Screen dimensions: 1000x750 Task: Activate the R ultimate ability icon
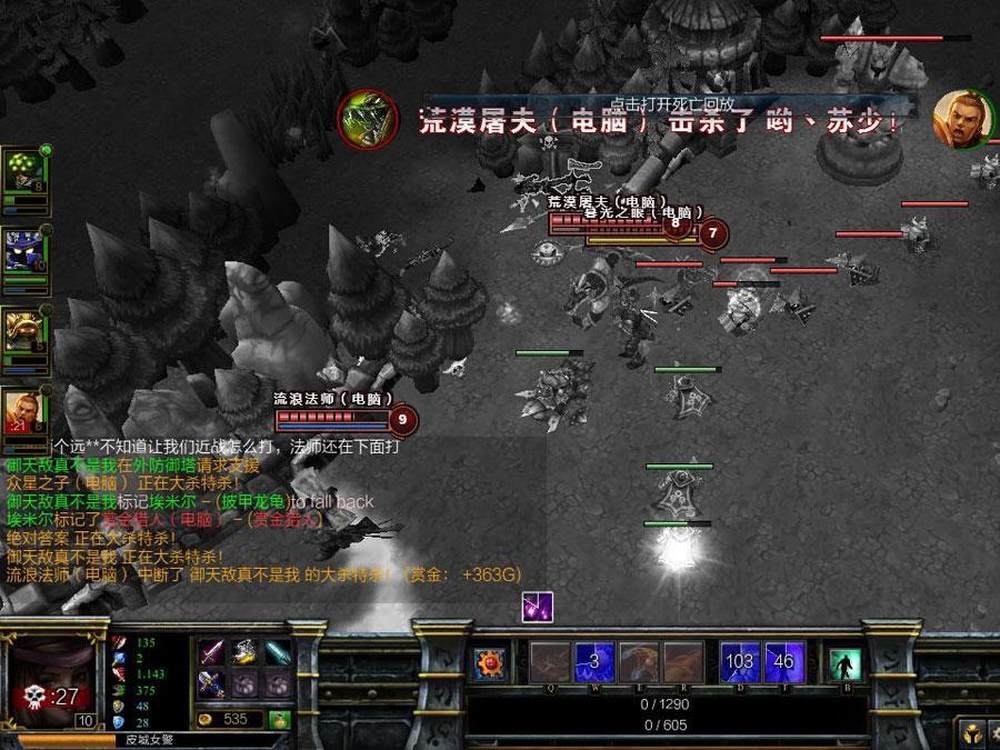coord(683,662)
